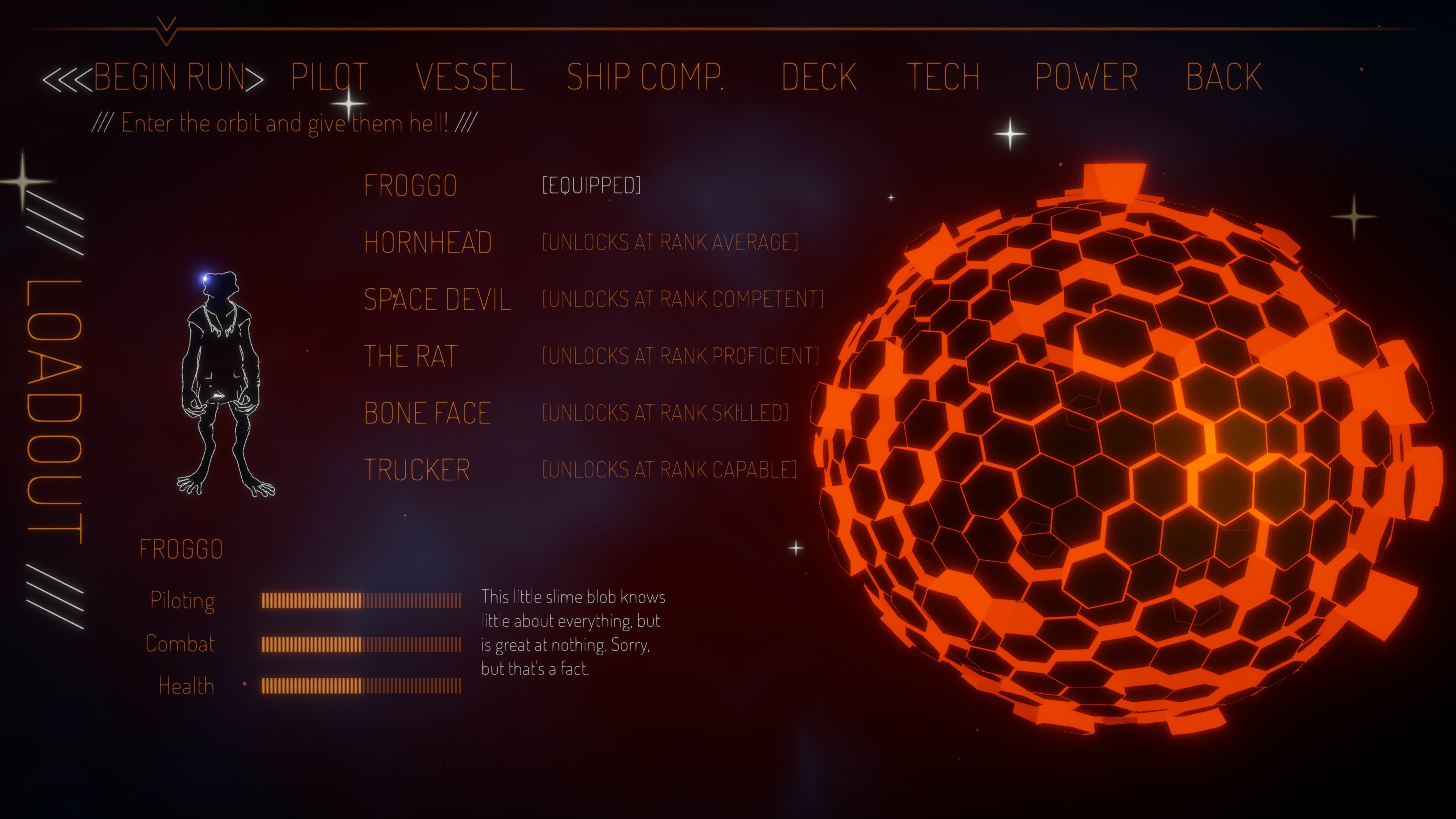Image resolution: width=1456 pixels, height=819 pixels.
Task: Choose the Hornhead pilot
Action: click(428, 243)
